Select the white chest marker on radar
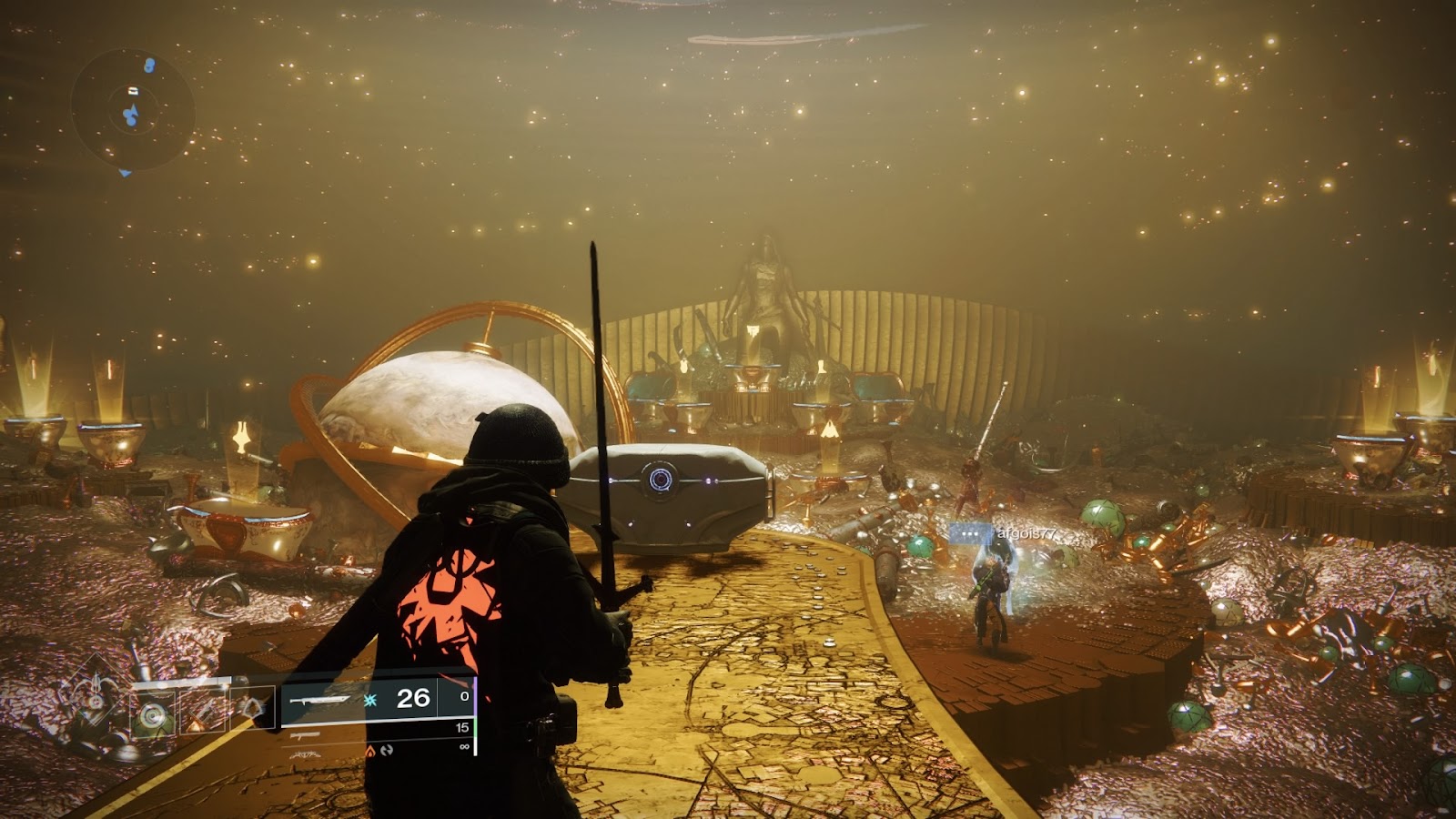 [x=133, y=90]
